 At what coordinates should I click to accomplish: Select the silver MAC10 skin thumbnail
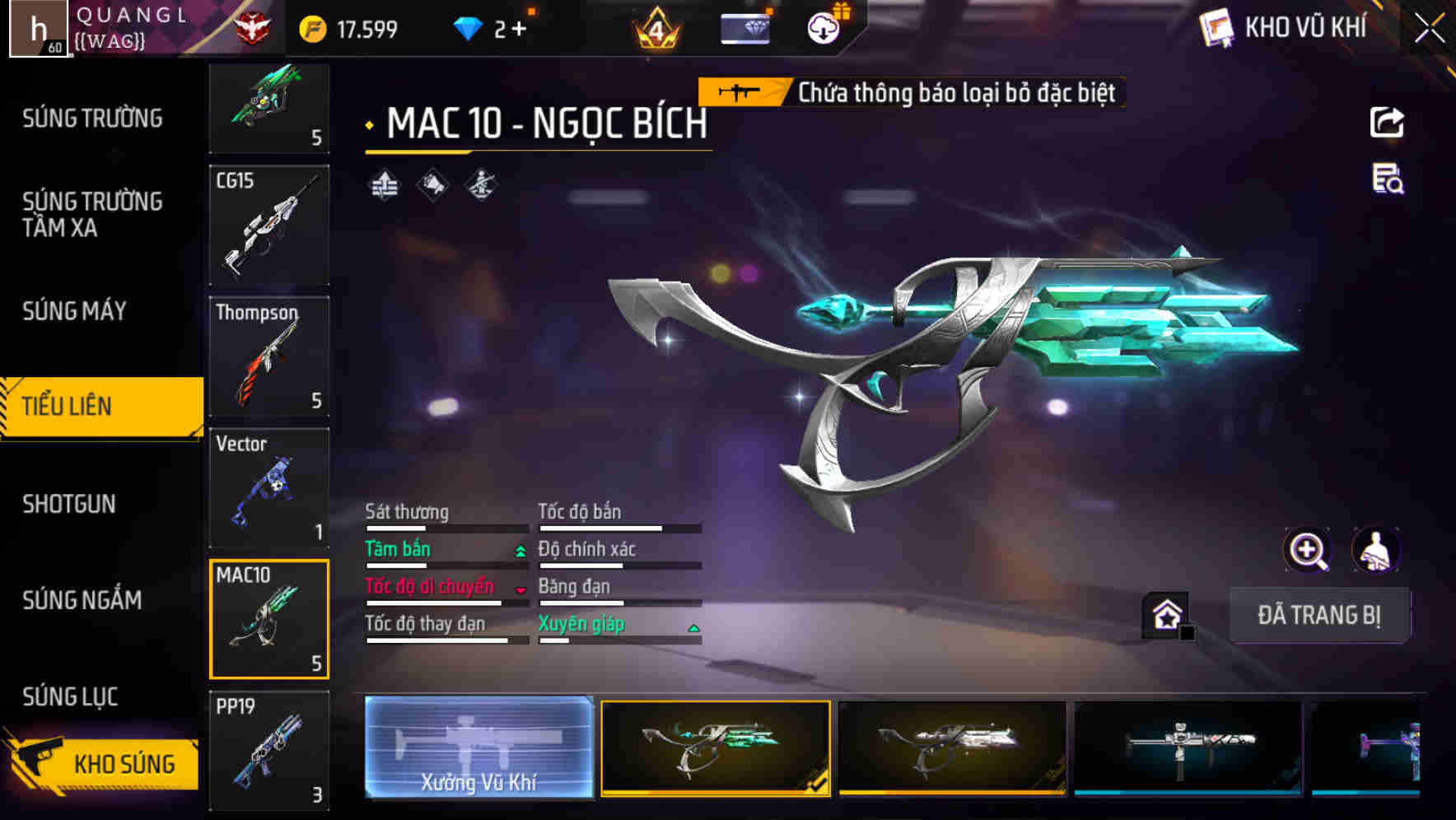(x=951, y=748)
